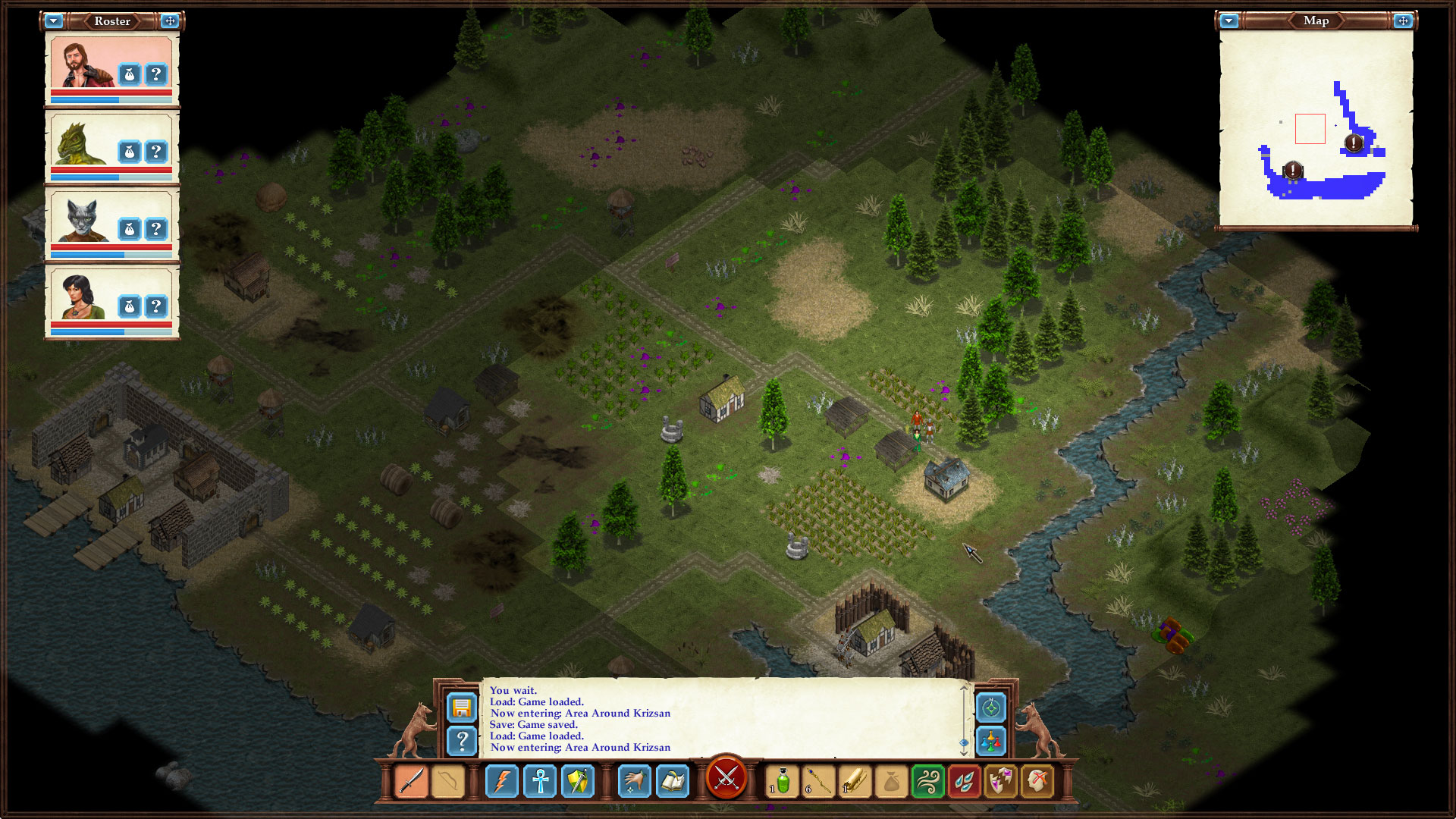Open priest spells via the ankh icon
The image size is (1456, 819).
tap(540, 781)
